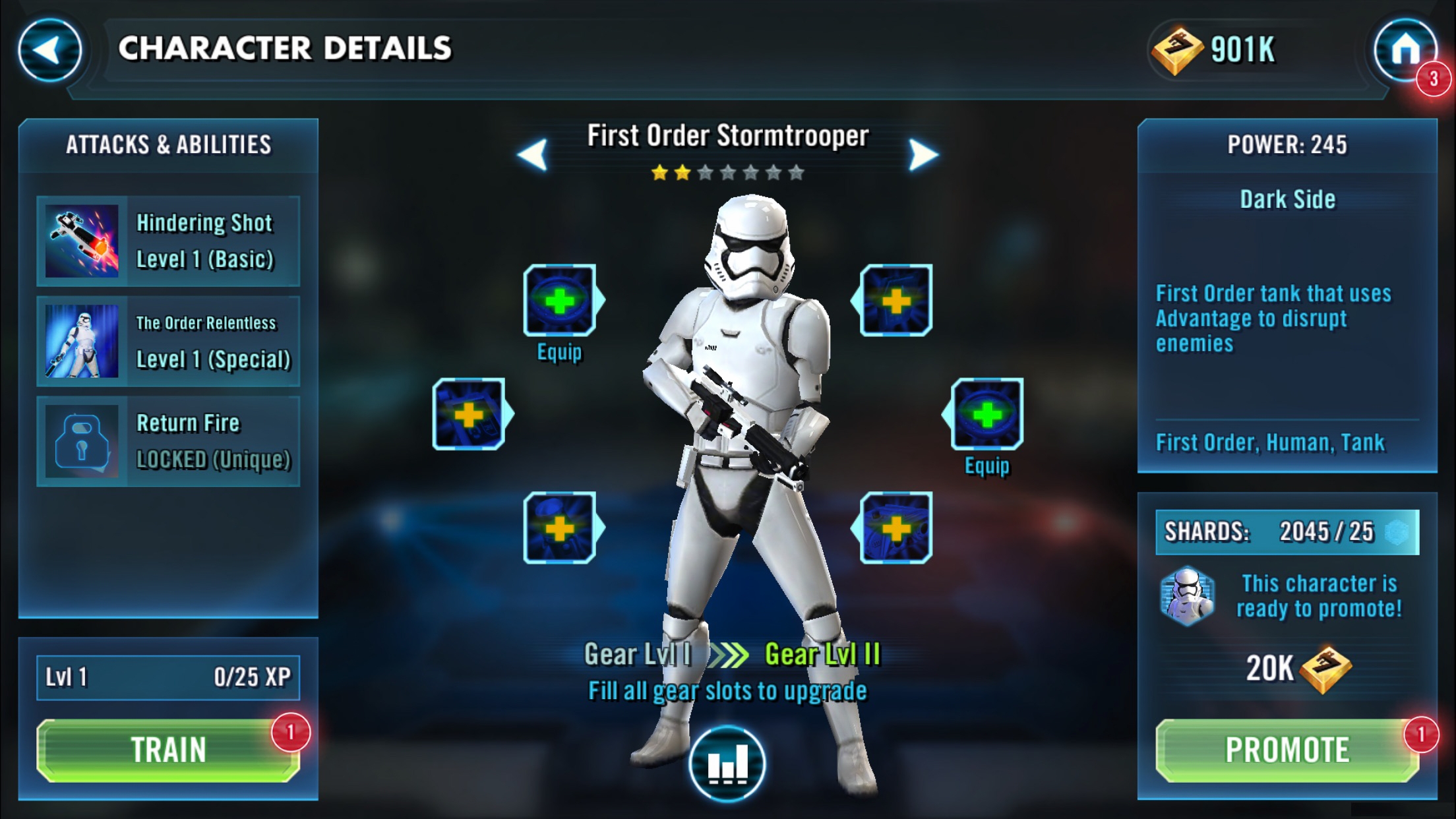The image size is (1456, 819).
Task: Return to the home screen
Action: 1405,50
